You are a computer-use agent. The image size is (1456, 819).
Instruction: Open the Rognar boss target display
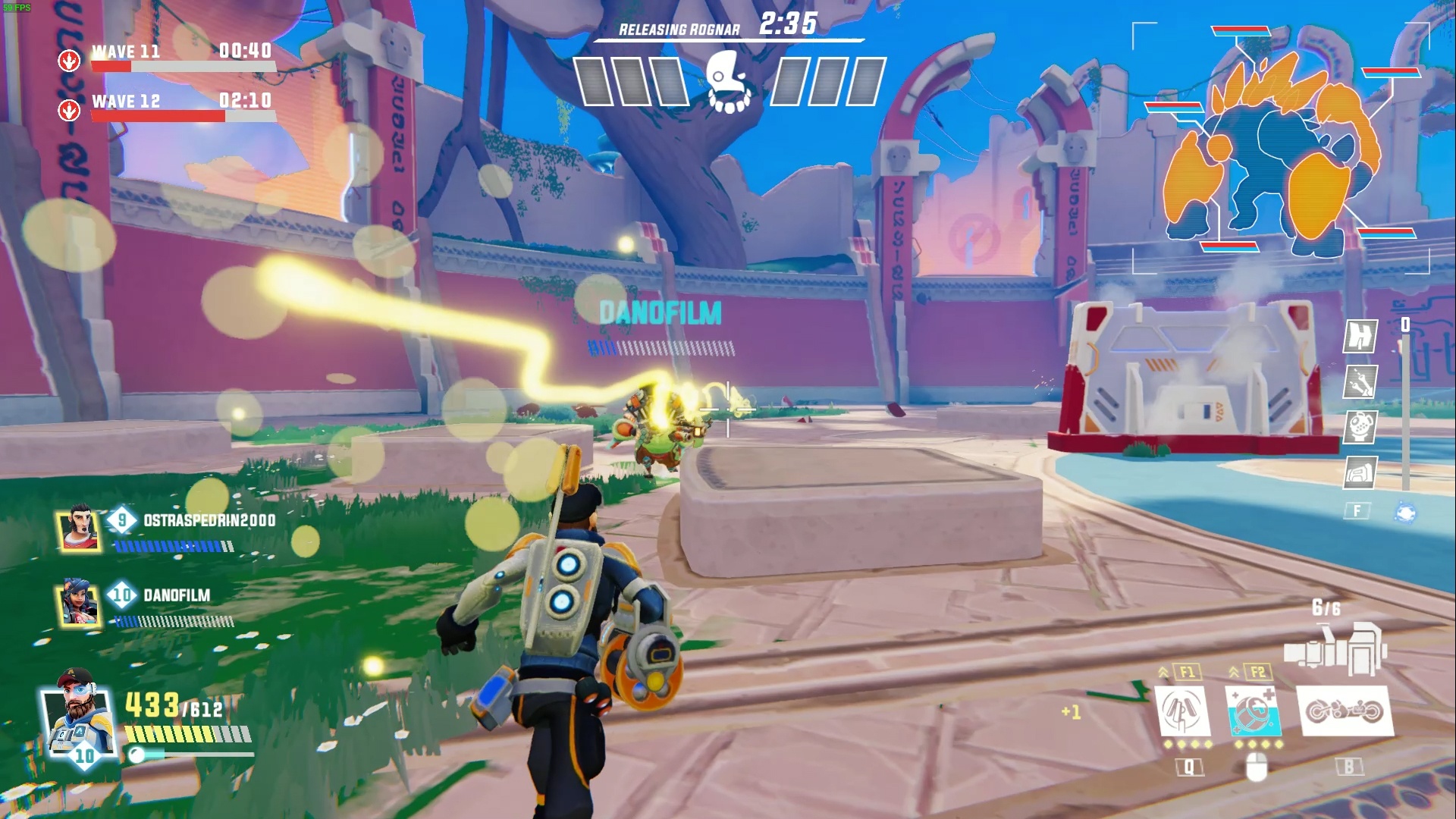(1280, 148)
